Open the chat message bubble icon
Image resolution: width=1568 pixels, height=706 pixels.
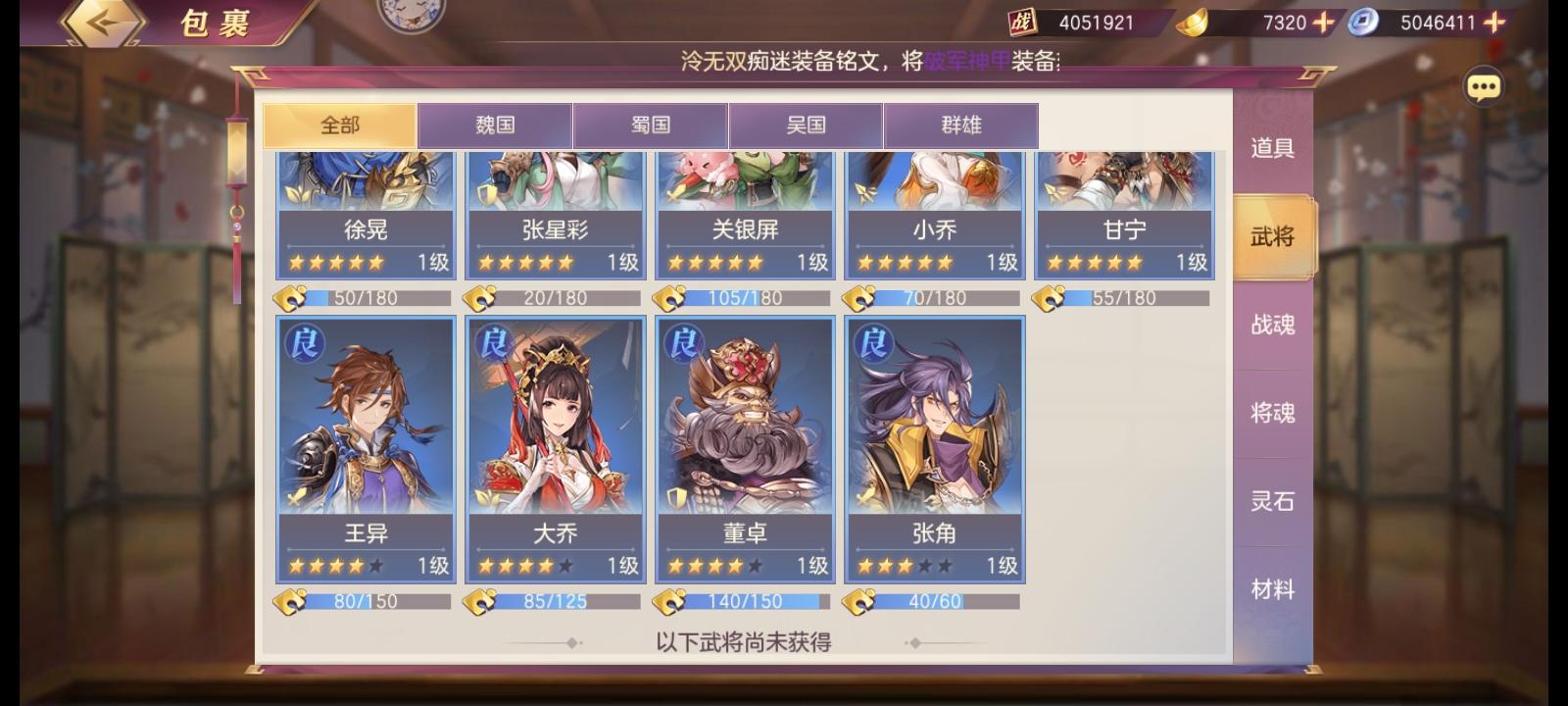pyautogui.click(x=1485, y=86)
